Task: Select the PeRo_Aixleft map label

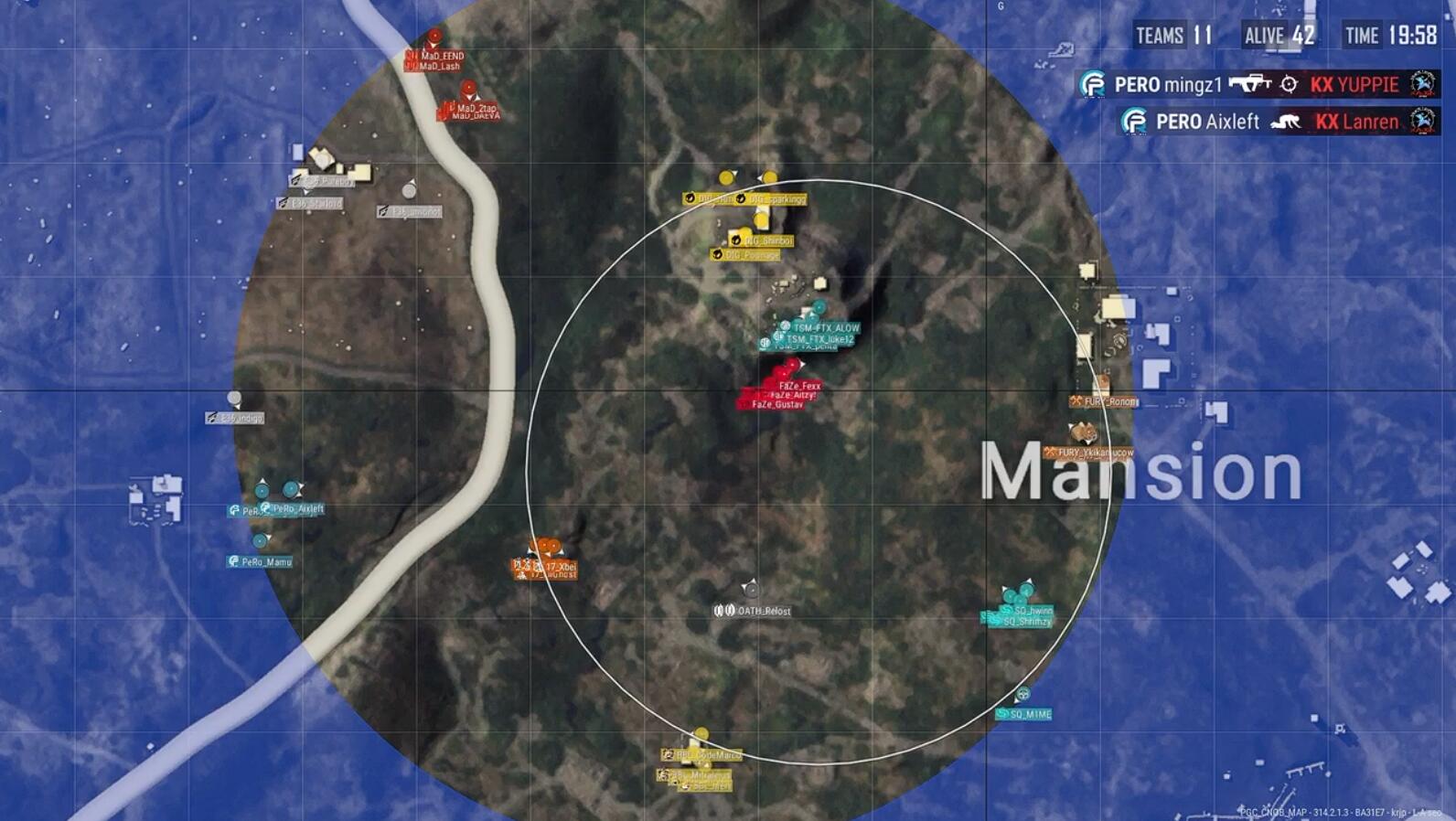Action: 296,509
